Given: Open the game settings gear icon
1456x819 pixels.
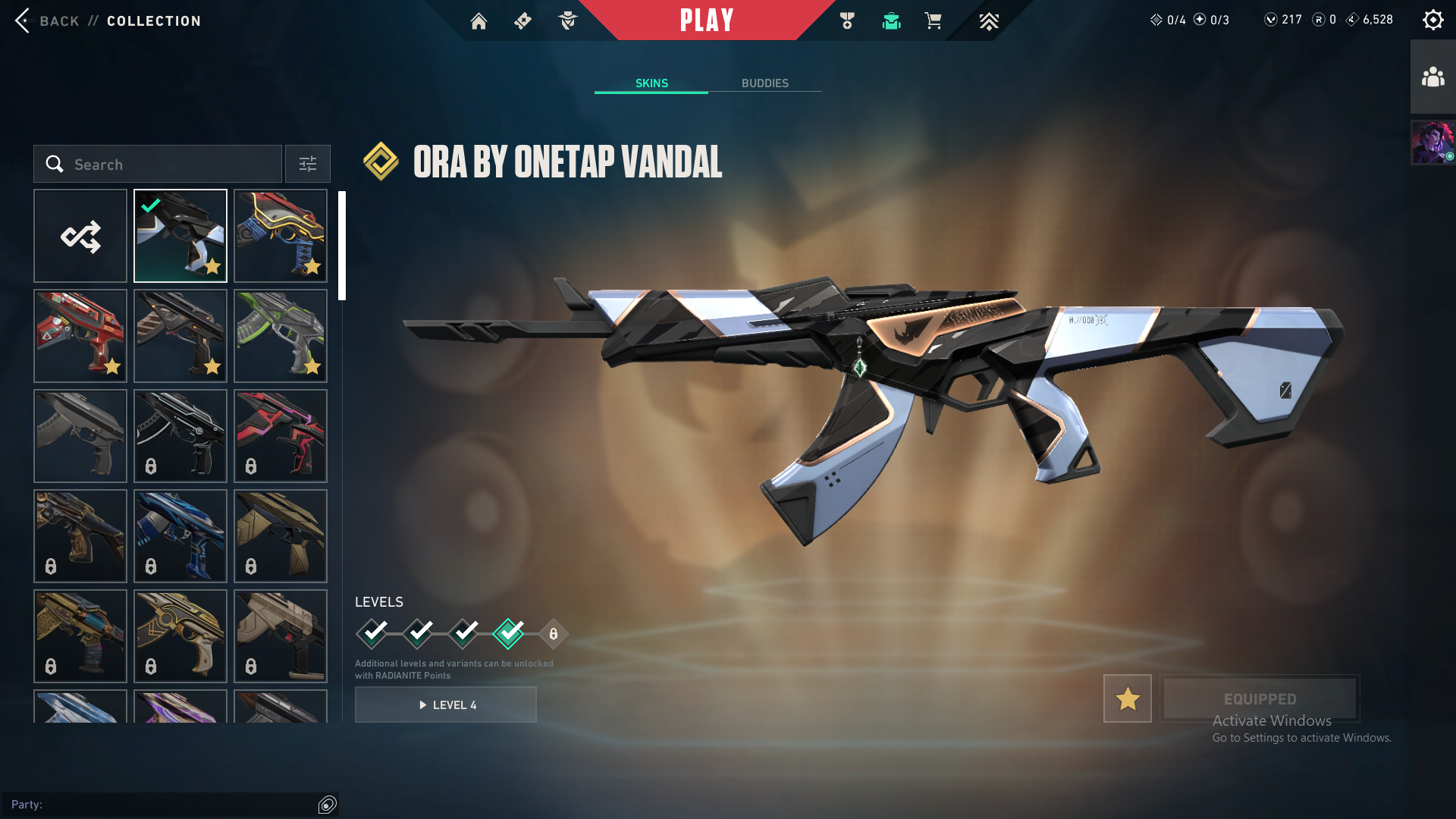Looking at the screenshot, I should click(1432, 20).
